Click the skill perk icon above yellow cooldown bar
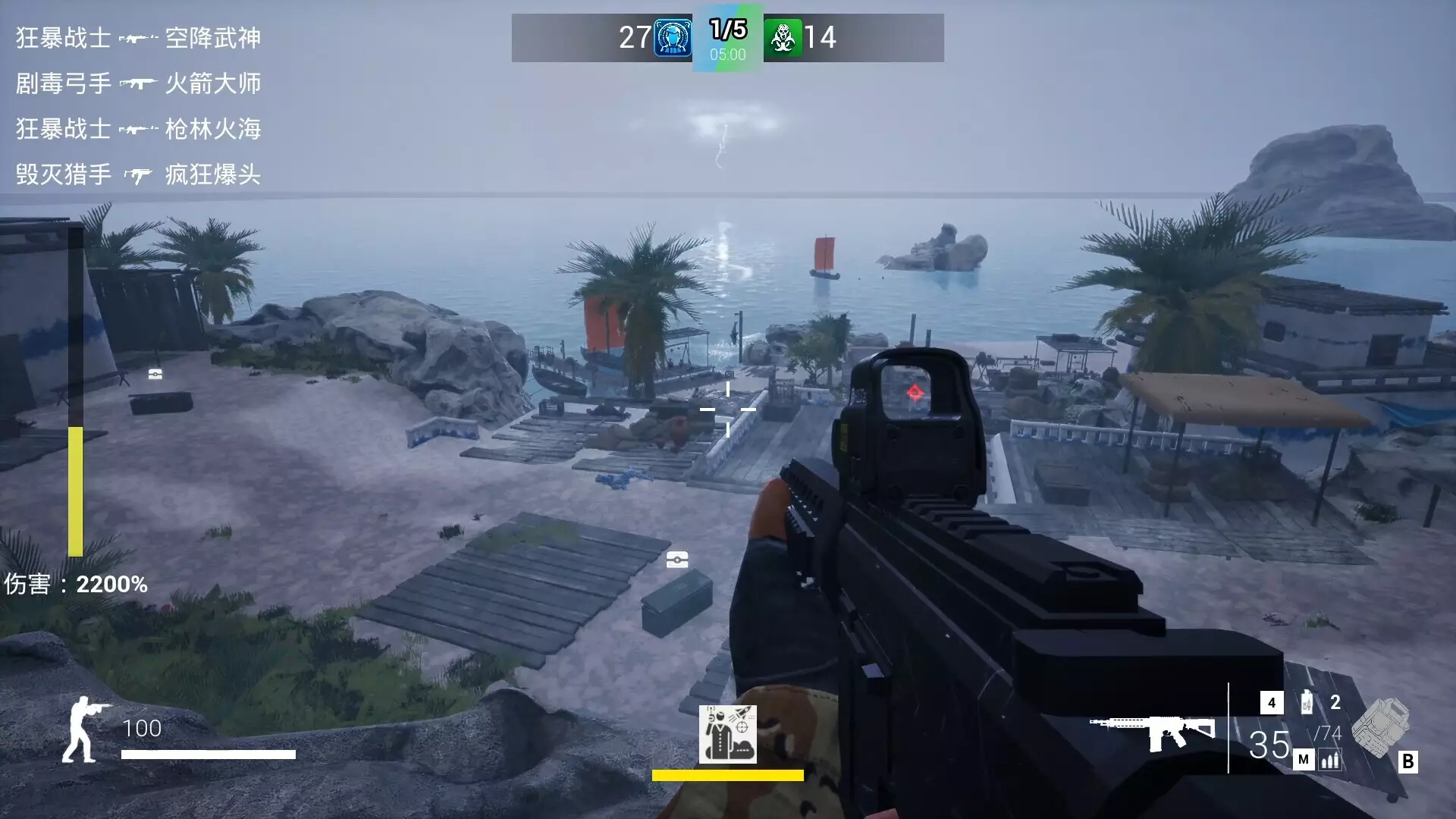 [726, 735]
